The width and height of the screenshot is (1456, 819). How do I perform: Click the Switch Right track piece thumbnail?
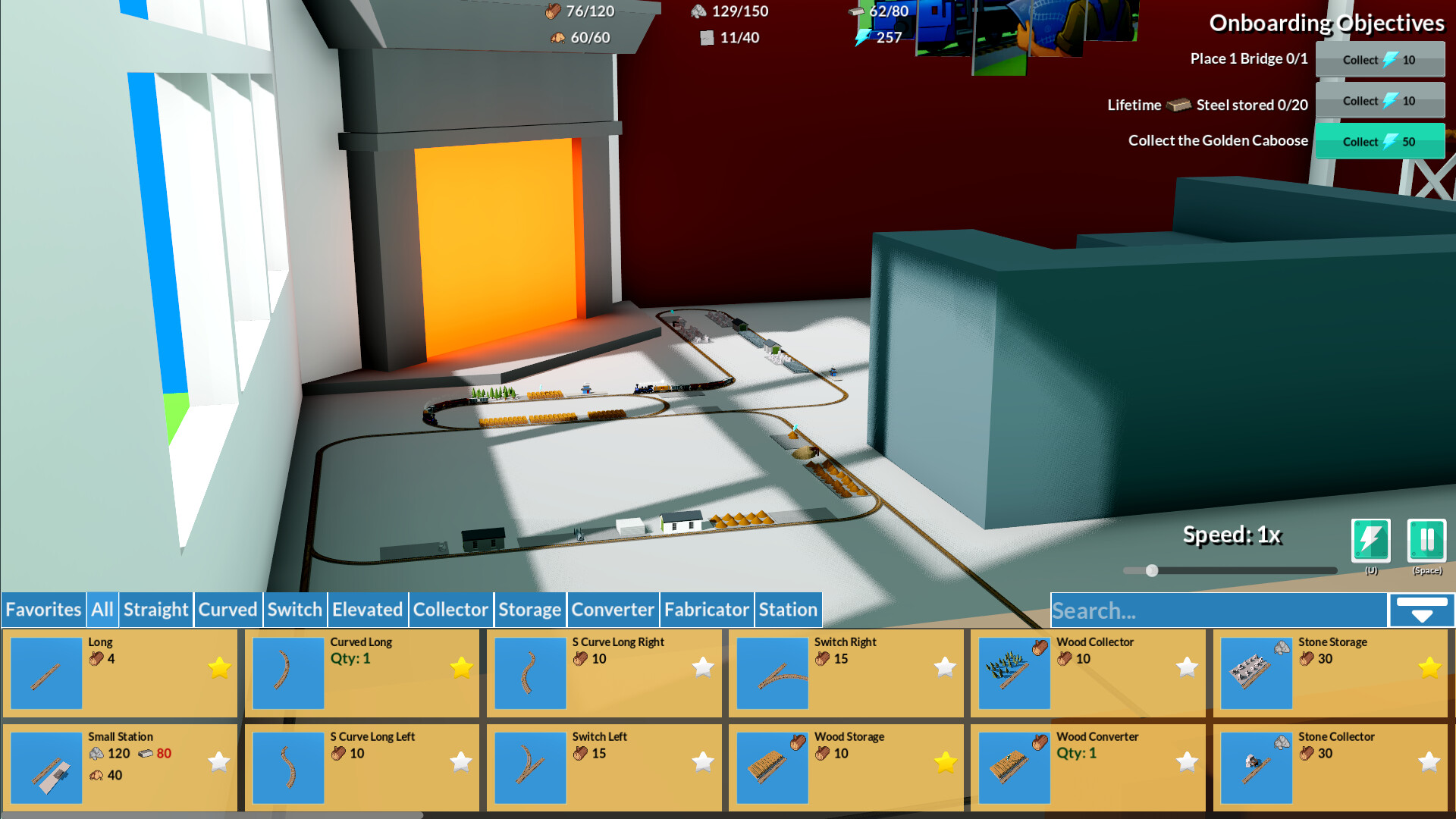pyautogui.click(x=771, y=673)
